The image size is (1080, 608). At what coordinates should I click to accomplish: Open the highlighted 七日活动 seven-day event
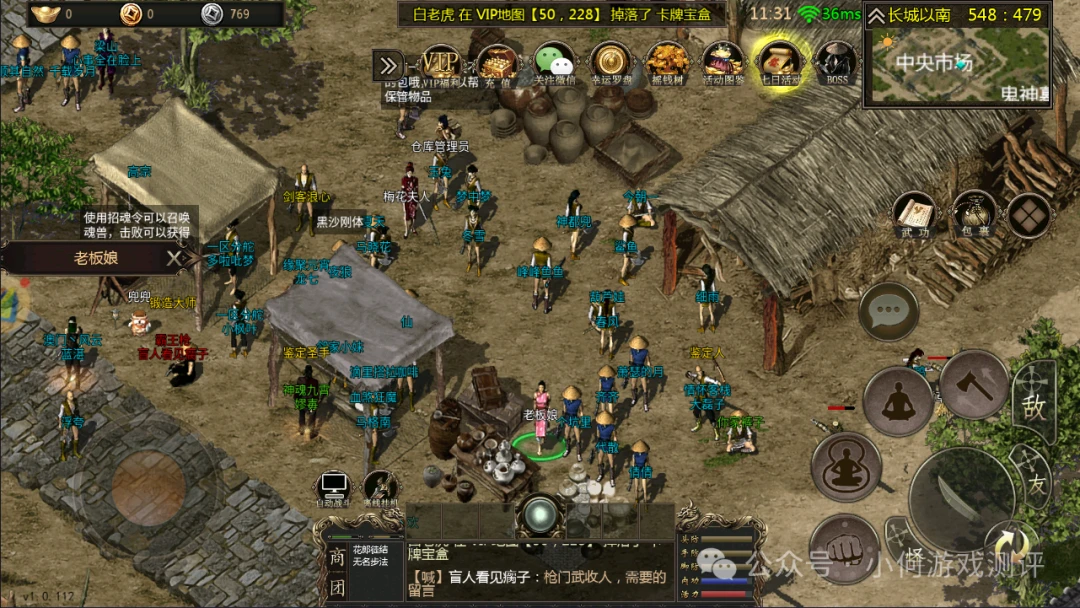(778, 62)
